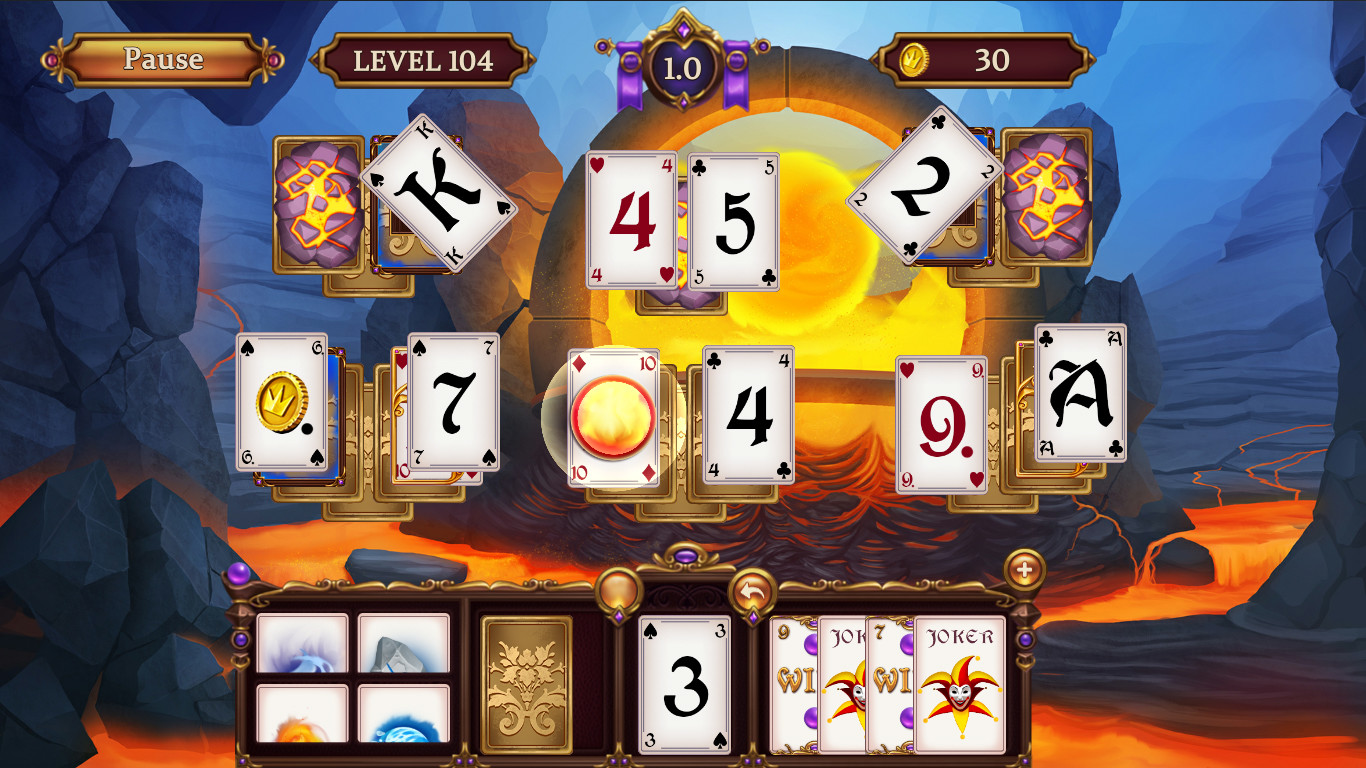Collect the gold coin on the six of spades
1366x768 pixels.
pyautogui.click(x=282, y=399)
